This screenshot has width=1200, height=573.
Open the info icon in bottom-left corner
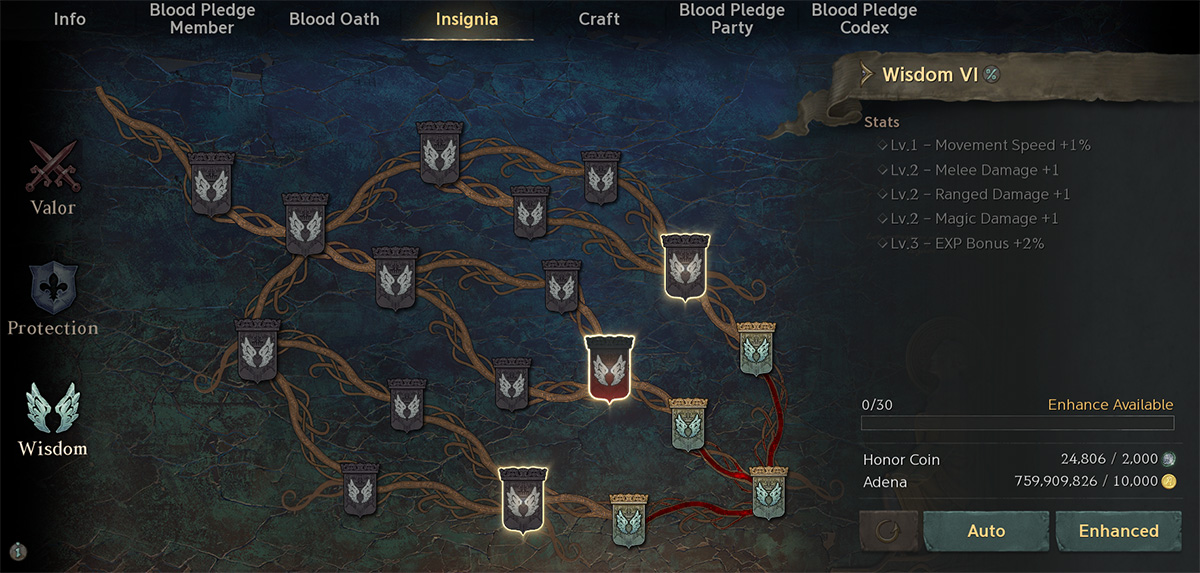point(19,550)
